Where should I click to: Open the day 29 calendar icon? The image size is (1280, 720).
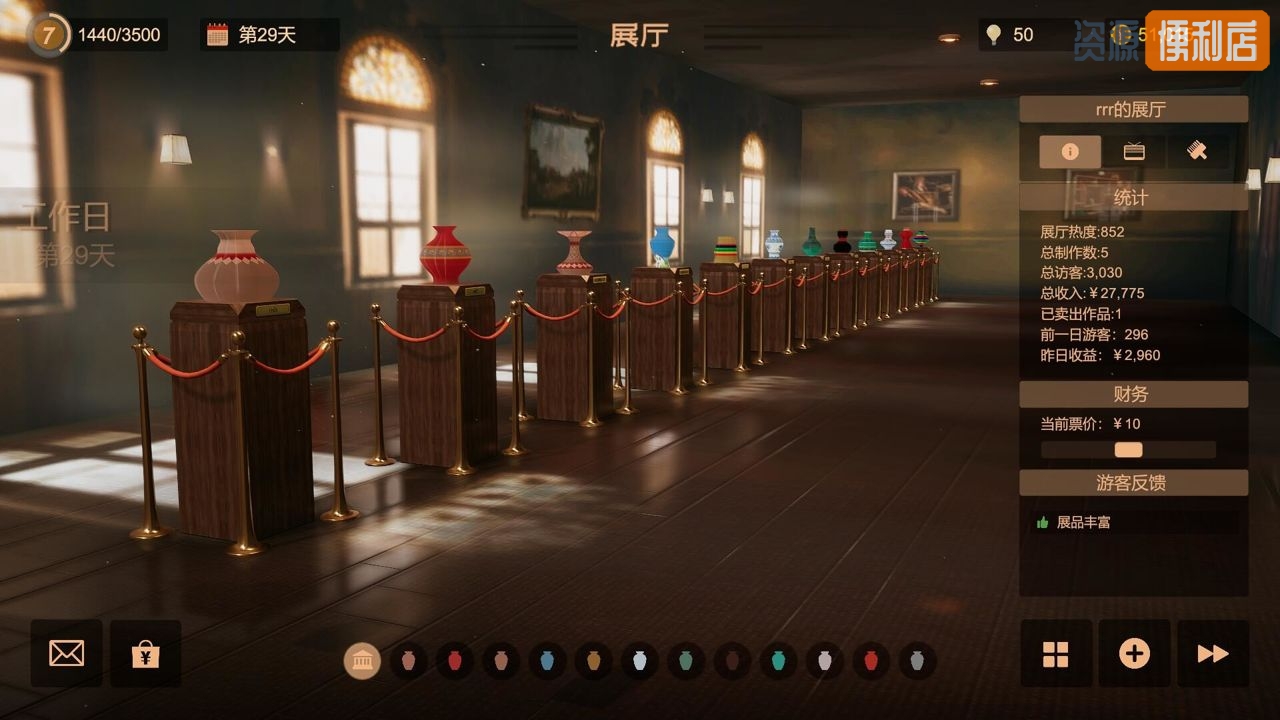(x=217, y=35)
